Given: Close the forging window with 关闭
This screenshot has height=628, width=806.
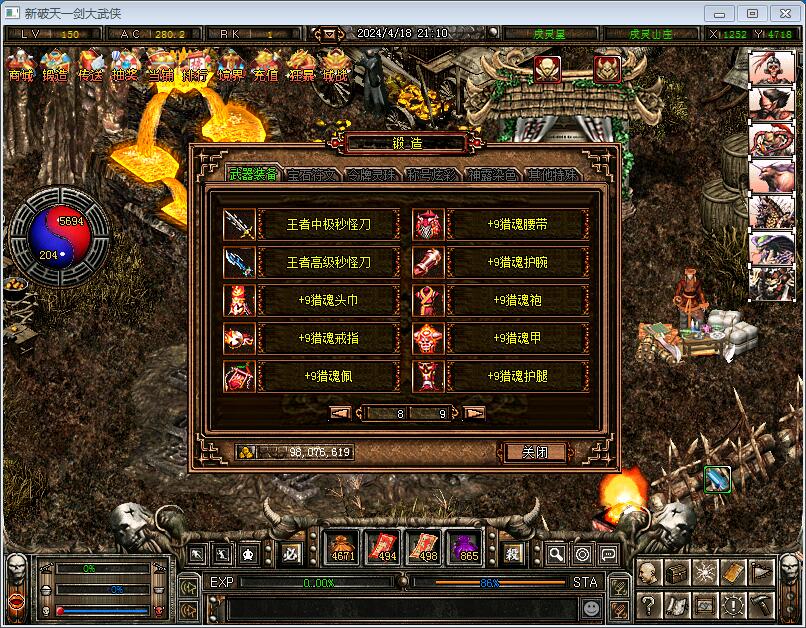Looking at the screenshot, I should point(536,452).
